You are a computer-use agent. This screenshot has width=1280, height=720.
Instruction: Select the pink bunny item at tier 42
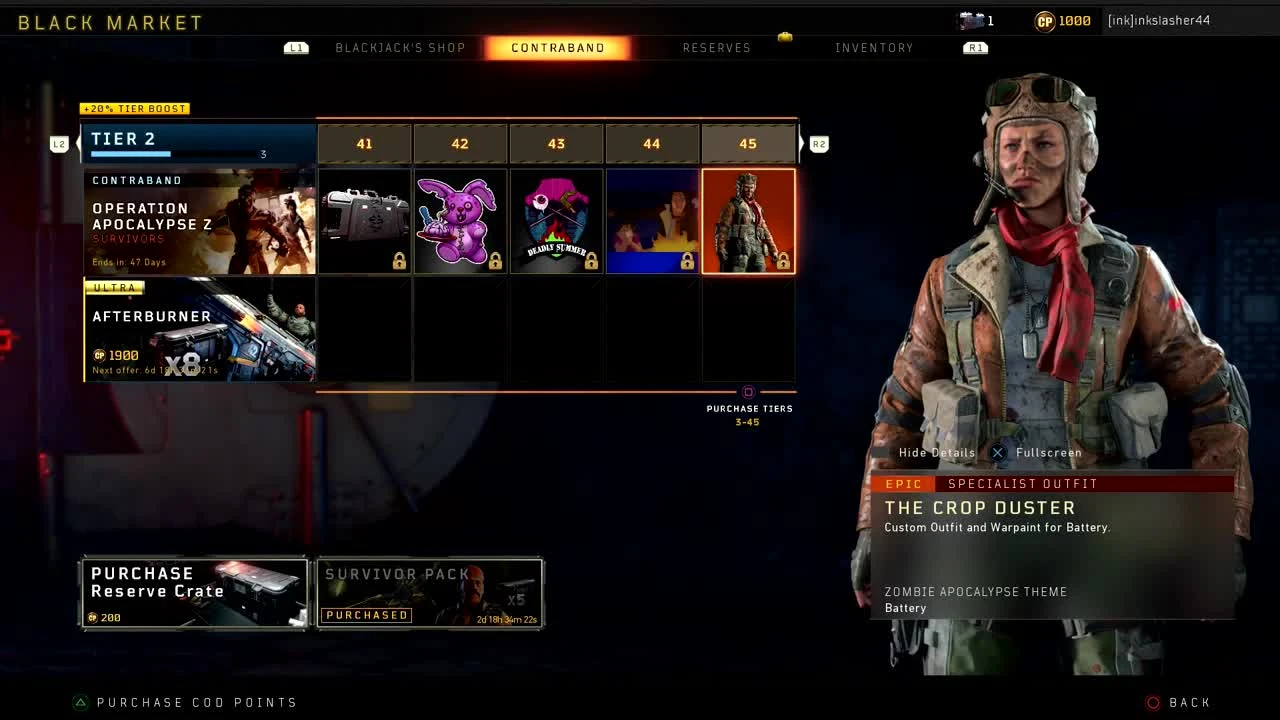coord(460,220)
